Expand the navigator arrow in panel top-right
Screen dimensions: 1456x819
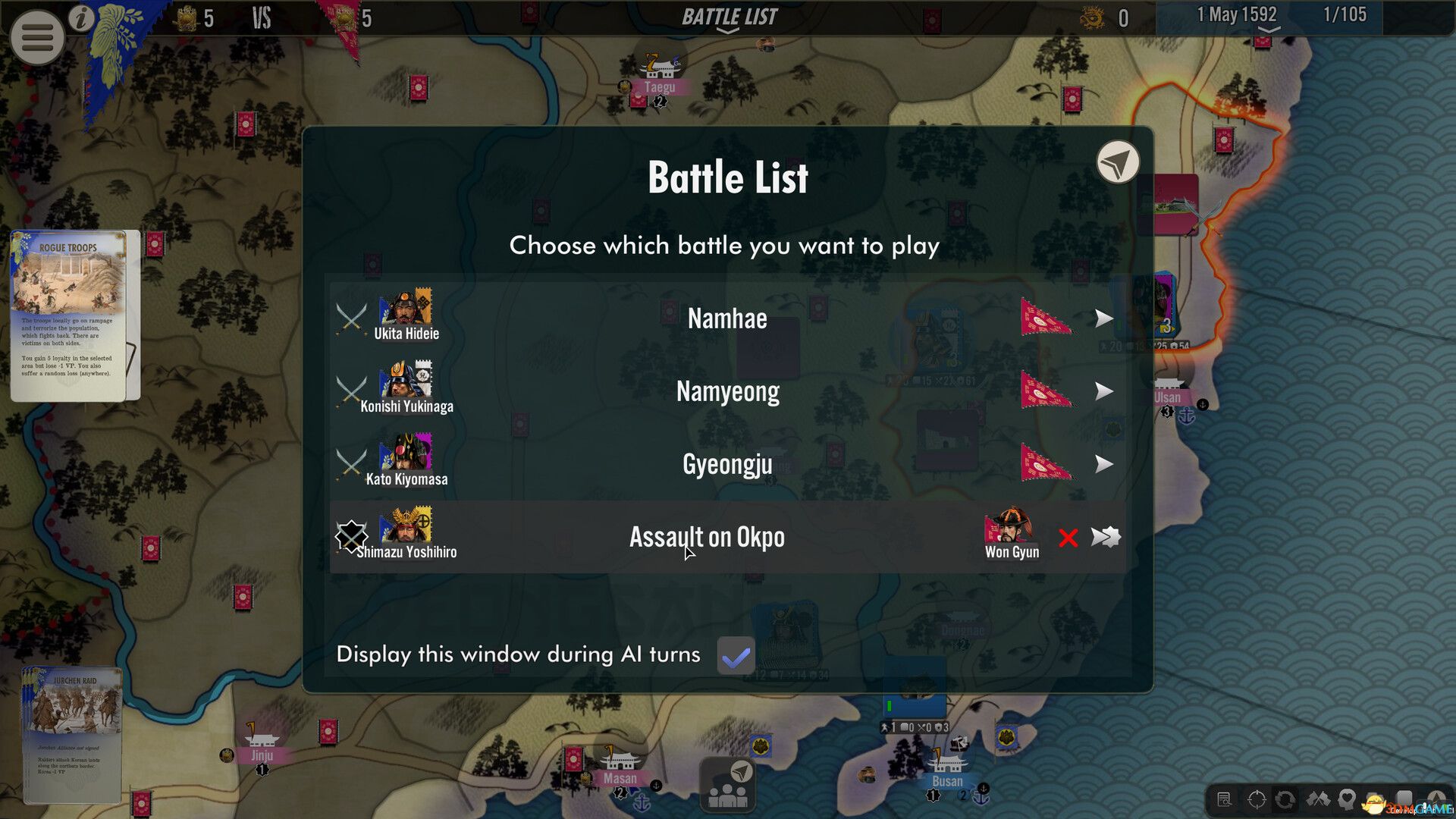pyautogui.click(x=1117, y=162)
